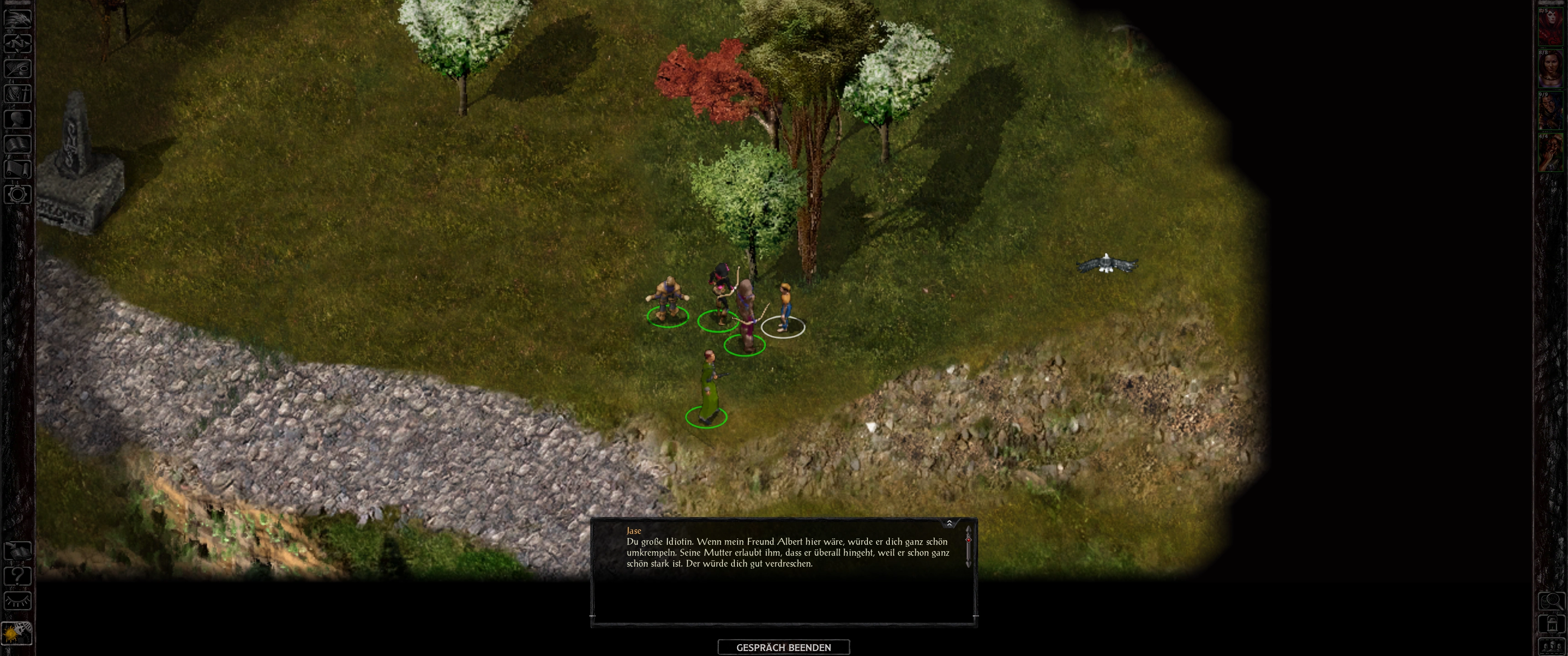
Task: Open the inventory armor and sword icon
Action: tap(17, 93)
